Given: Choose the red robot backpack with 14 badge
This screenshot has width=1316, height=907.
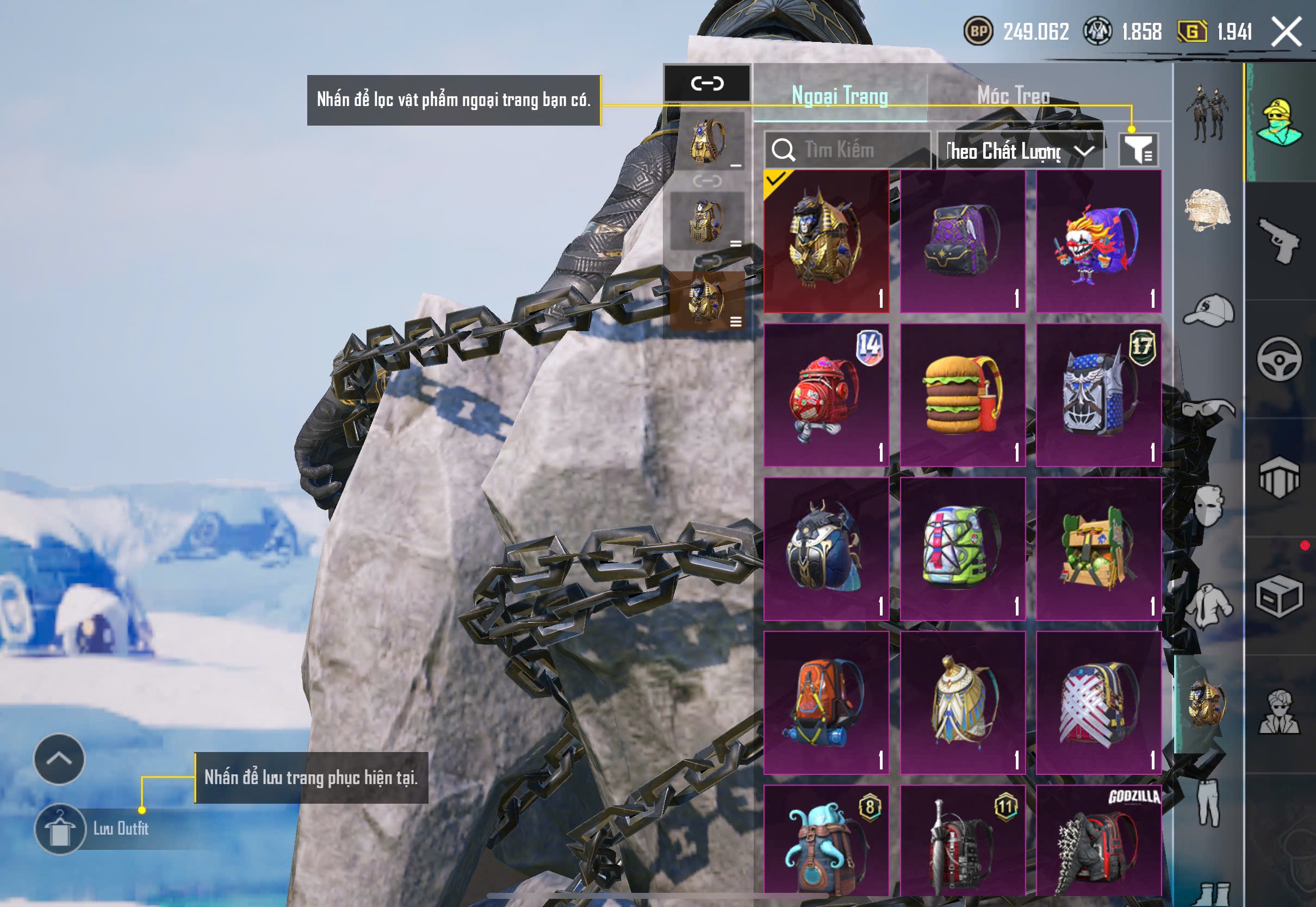Looking at the screenshot, I should [x=826, y=395].
